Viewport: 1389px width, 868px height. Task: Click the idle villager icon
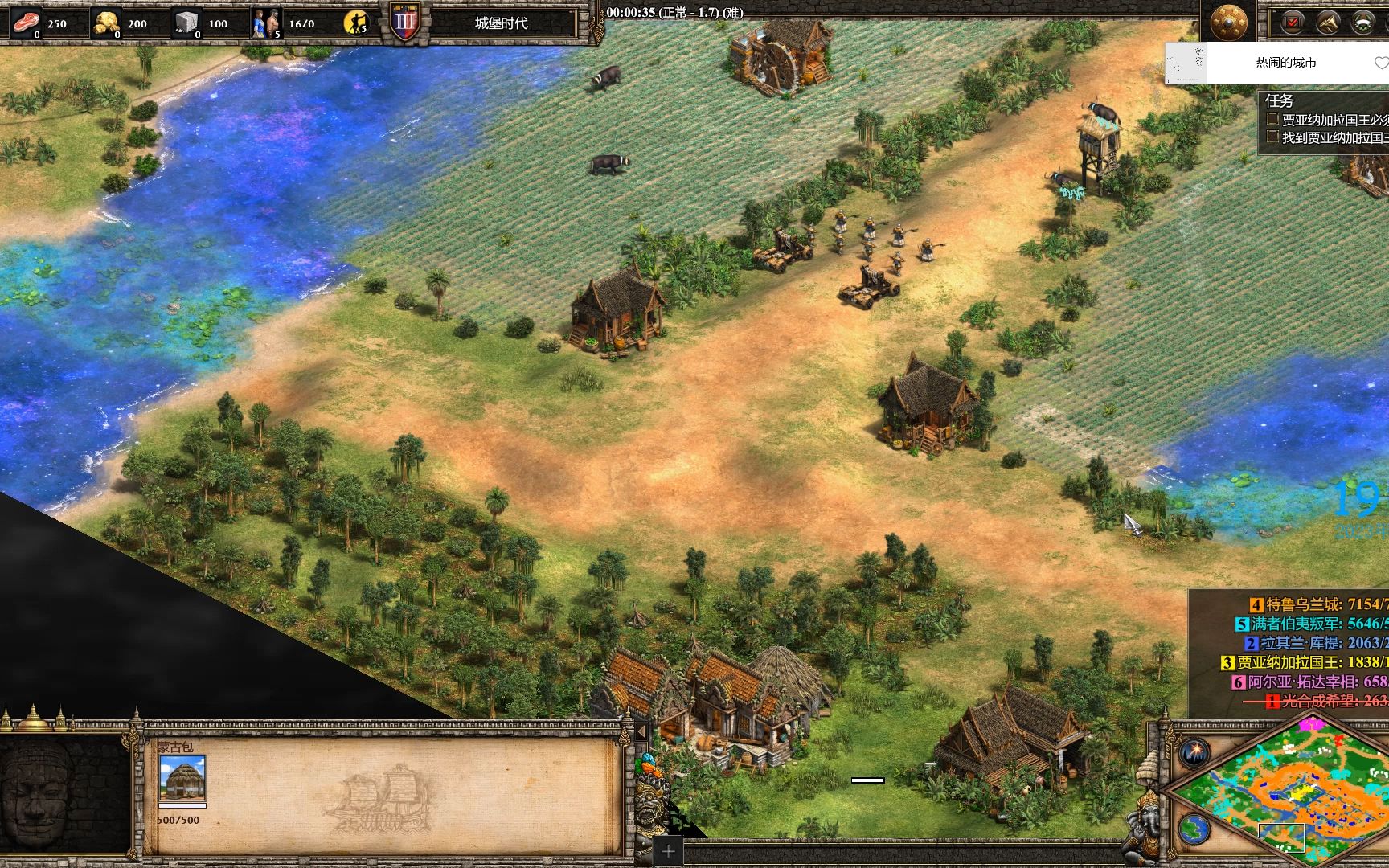coord(354,23)
